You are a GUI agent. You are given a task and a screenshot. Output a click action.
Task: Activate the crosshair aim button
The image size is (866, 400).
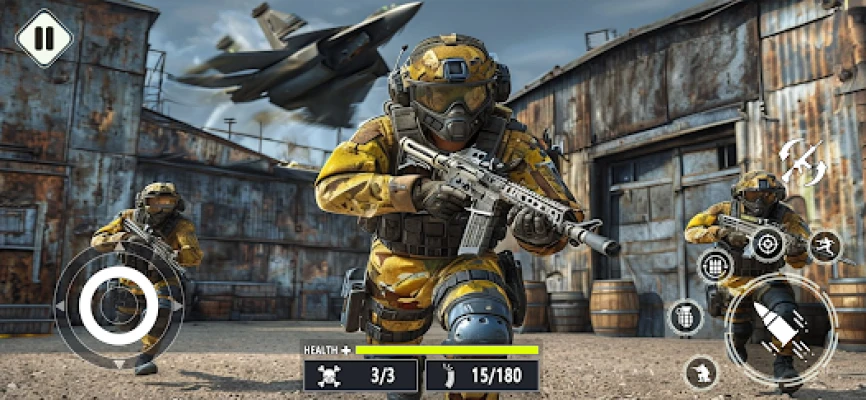click(768, 243)
